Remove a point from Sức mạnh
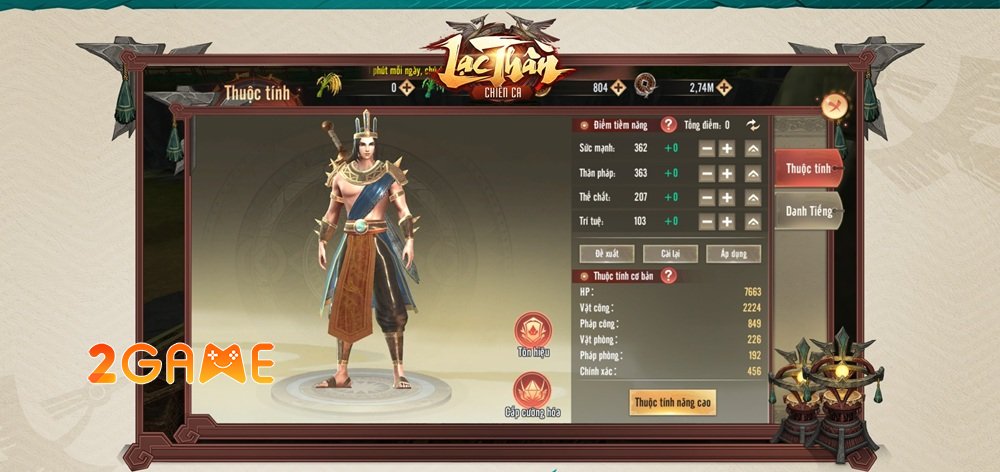This screenshot has width=1000, height=472. 706,148
